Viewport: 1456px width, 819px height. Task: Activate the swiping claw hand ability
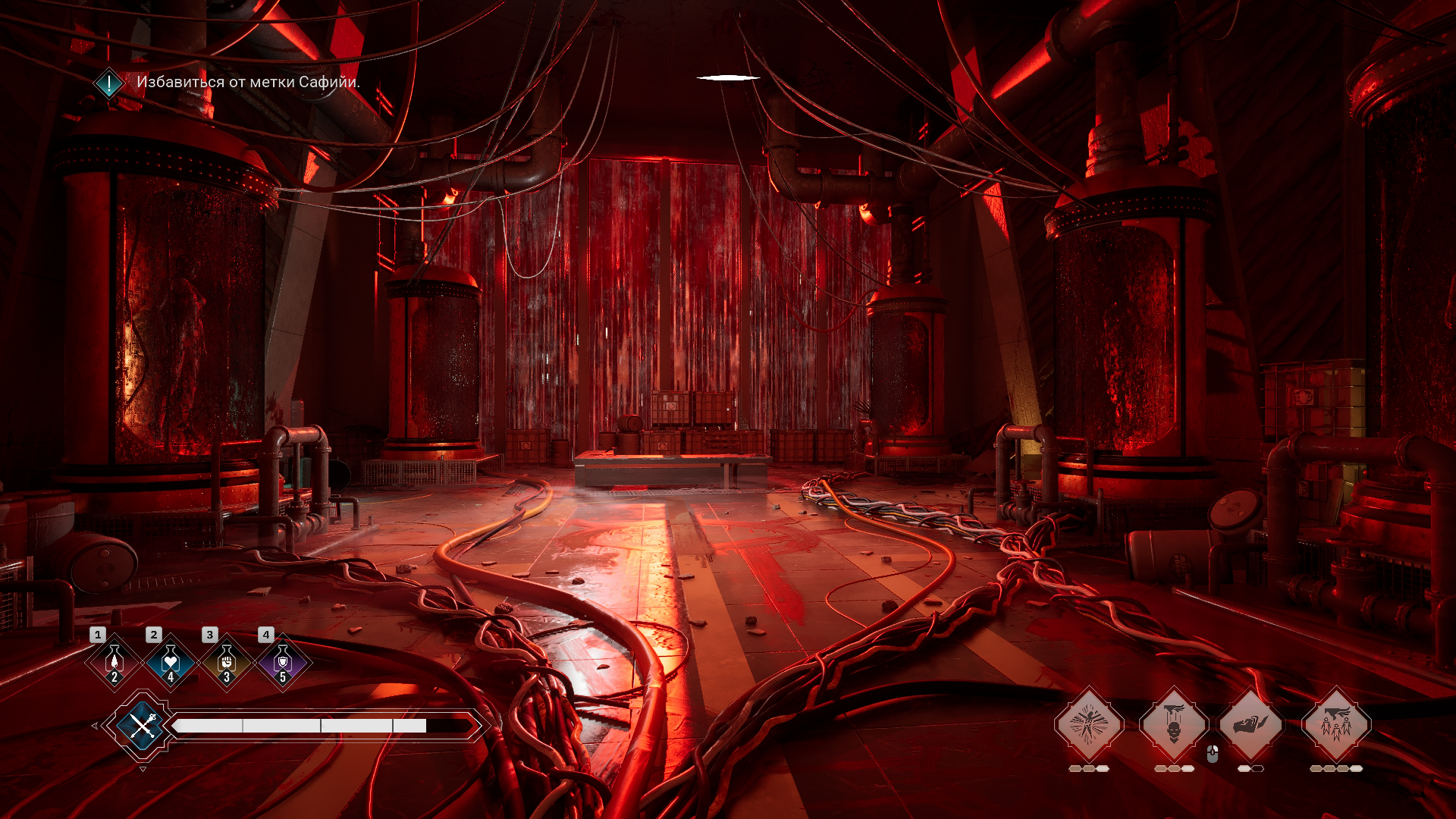pyautogui.click(x=1250, y=725)
